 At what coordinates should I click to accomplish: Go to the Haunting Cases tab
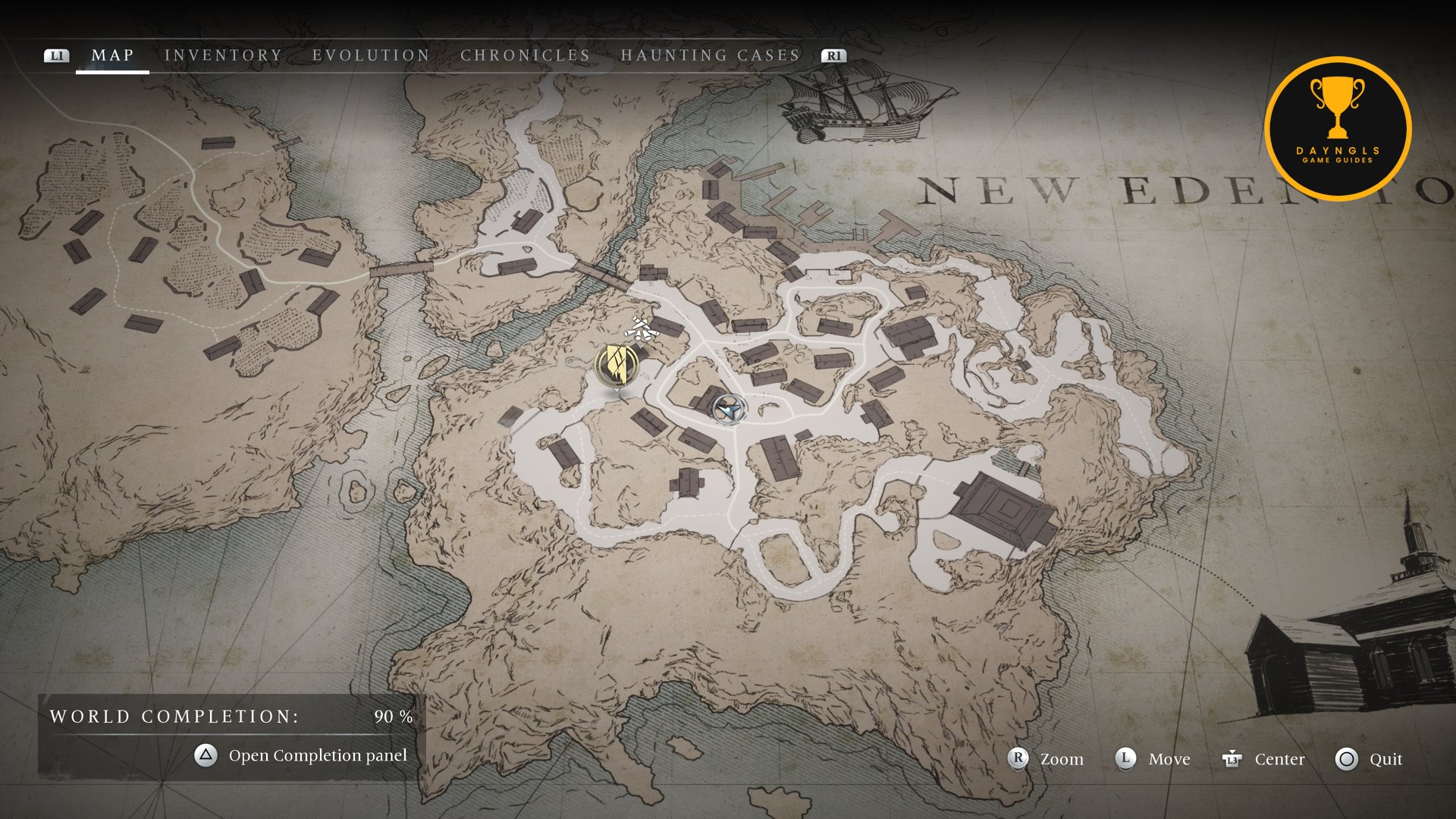[x=710, y=55]
